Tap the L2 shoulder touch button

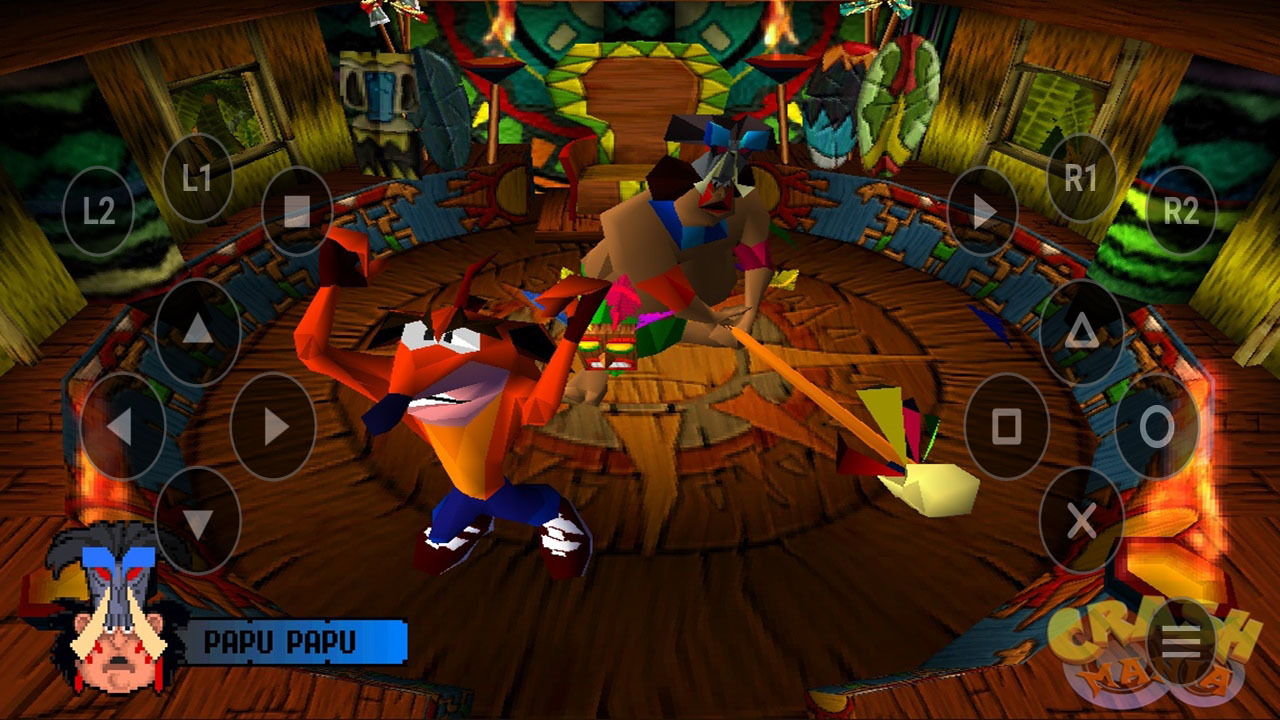click(98, 211)
